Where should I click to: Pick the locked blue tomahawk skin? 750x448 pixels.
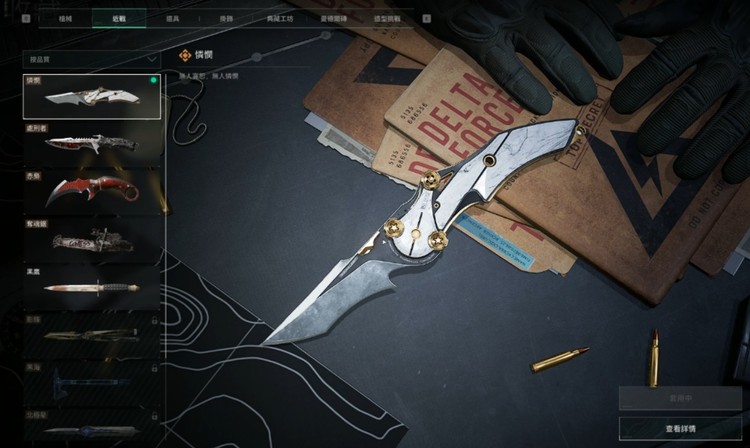point(92,383)
